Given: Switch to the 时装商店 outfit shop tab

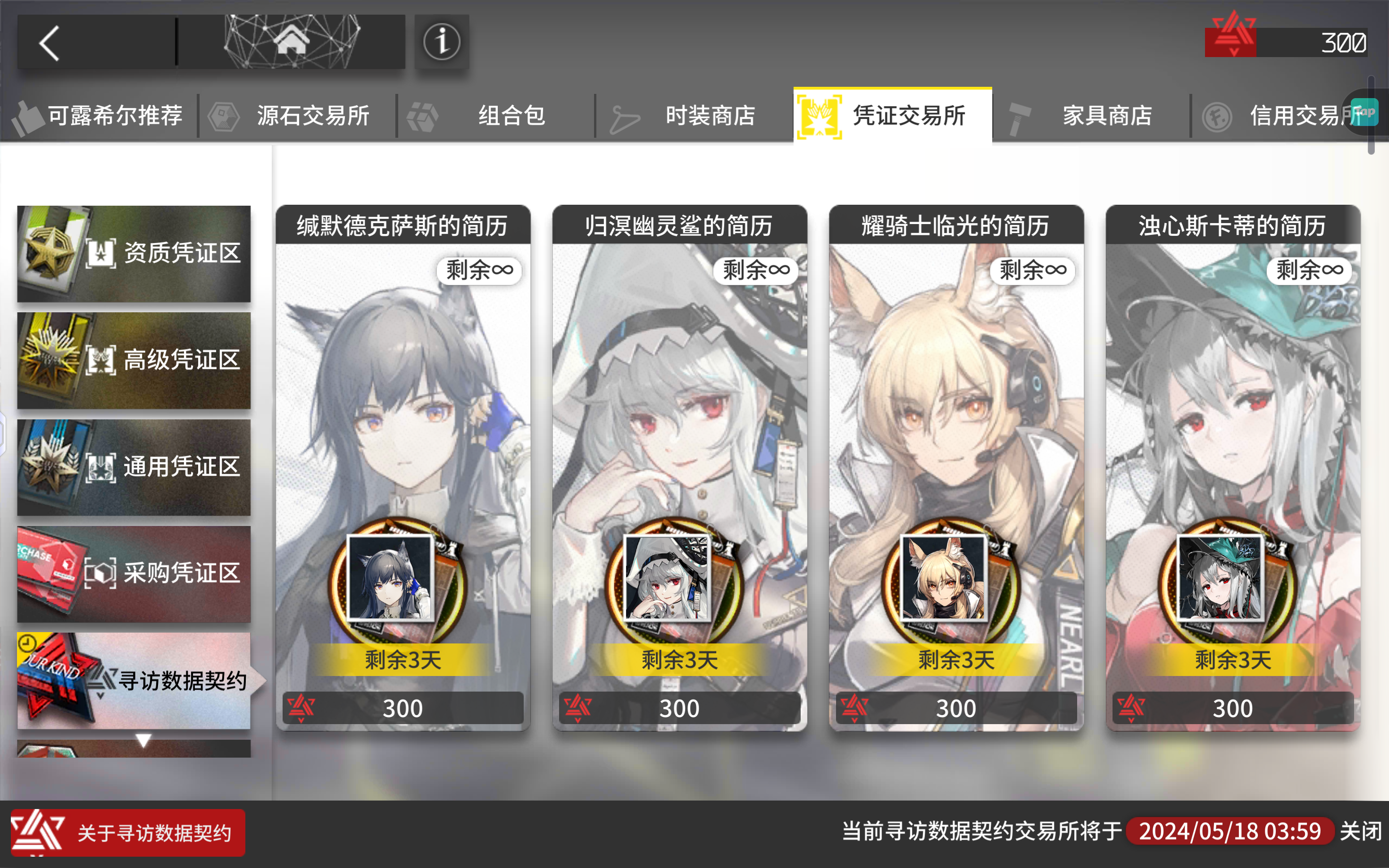Looking at the screenshot, I should tap(710, 116).
